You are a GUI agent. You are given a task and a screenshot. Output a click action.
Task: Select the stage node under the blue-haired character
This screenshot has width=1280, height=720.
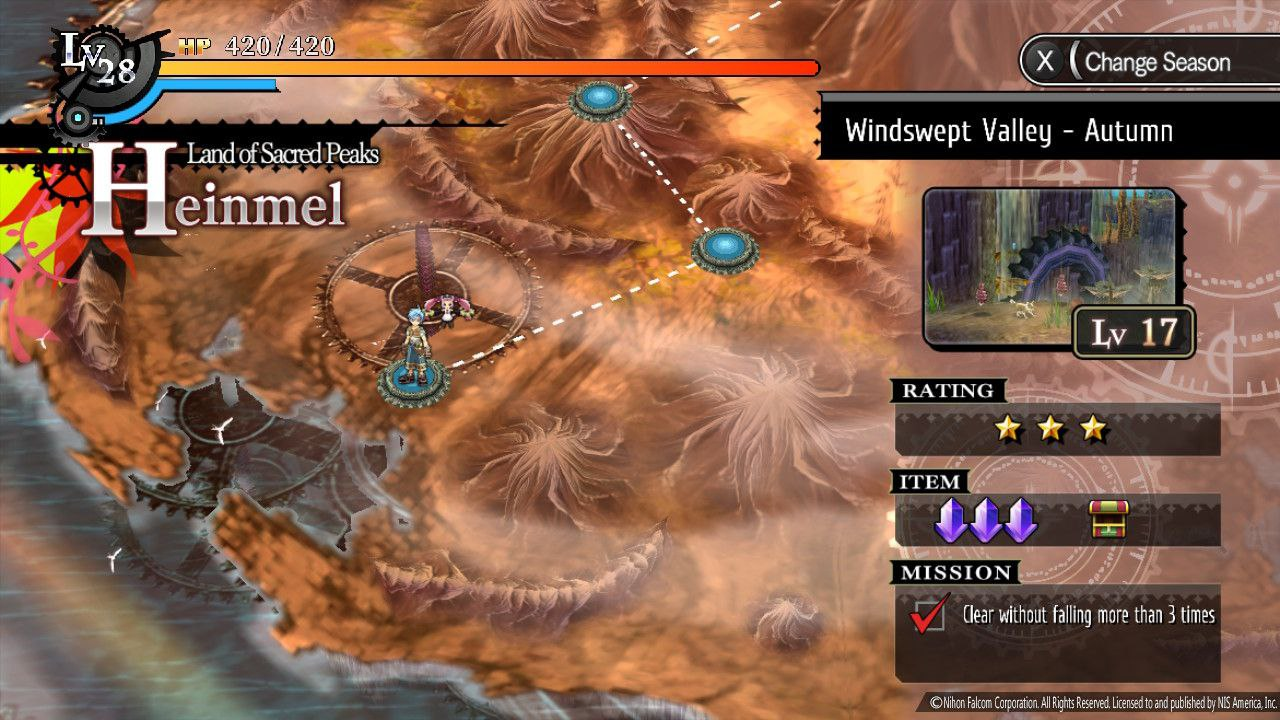click(413, 383)
